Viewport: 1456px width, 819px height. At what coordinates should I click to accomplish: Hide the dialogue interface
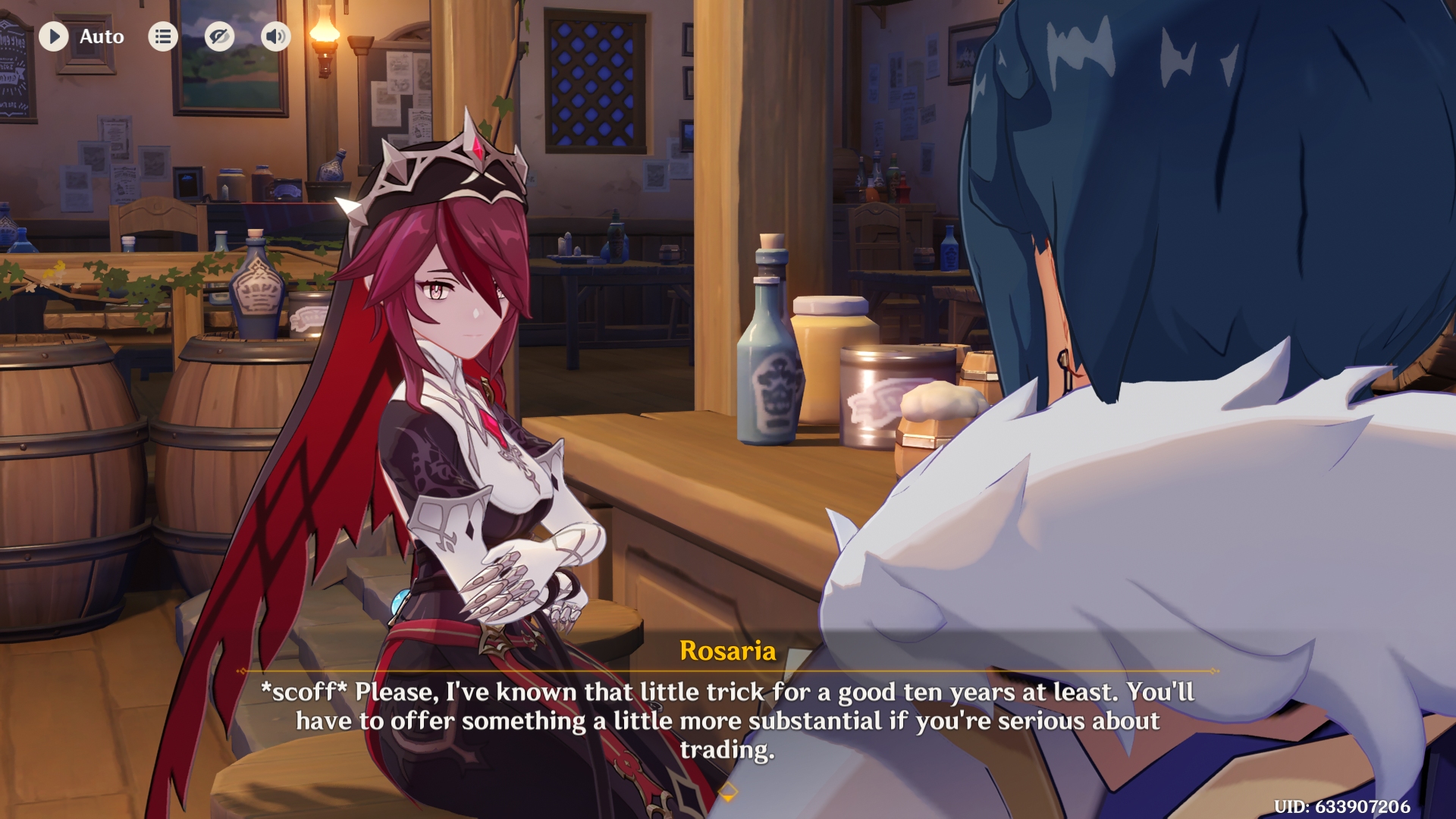(x=219, y=36)
